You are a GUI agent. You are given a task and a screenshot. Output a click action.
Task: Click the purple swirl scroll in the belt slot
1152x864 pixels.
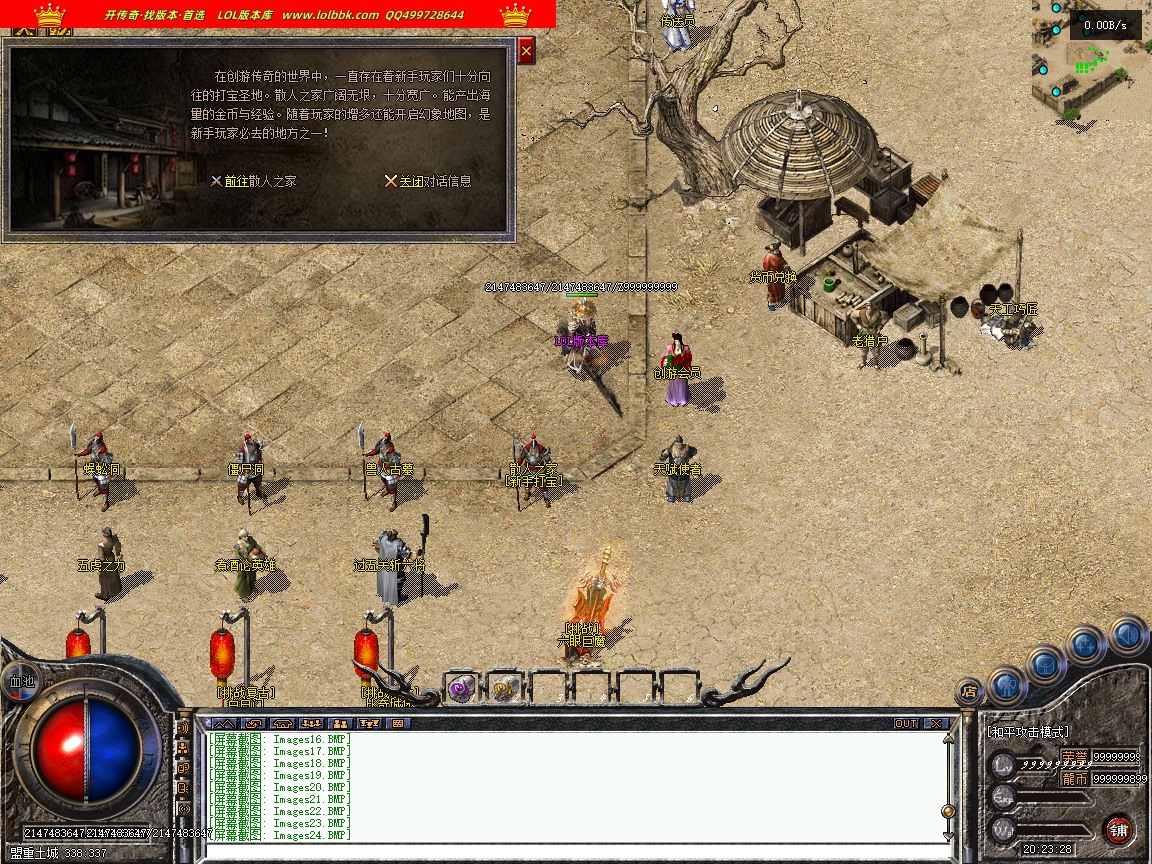[460, 688]
